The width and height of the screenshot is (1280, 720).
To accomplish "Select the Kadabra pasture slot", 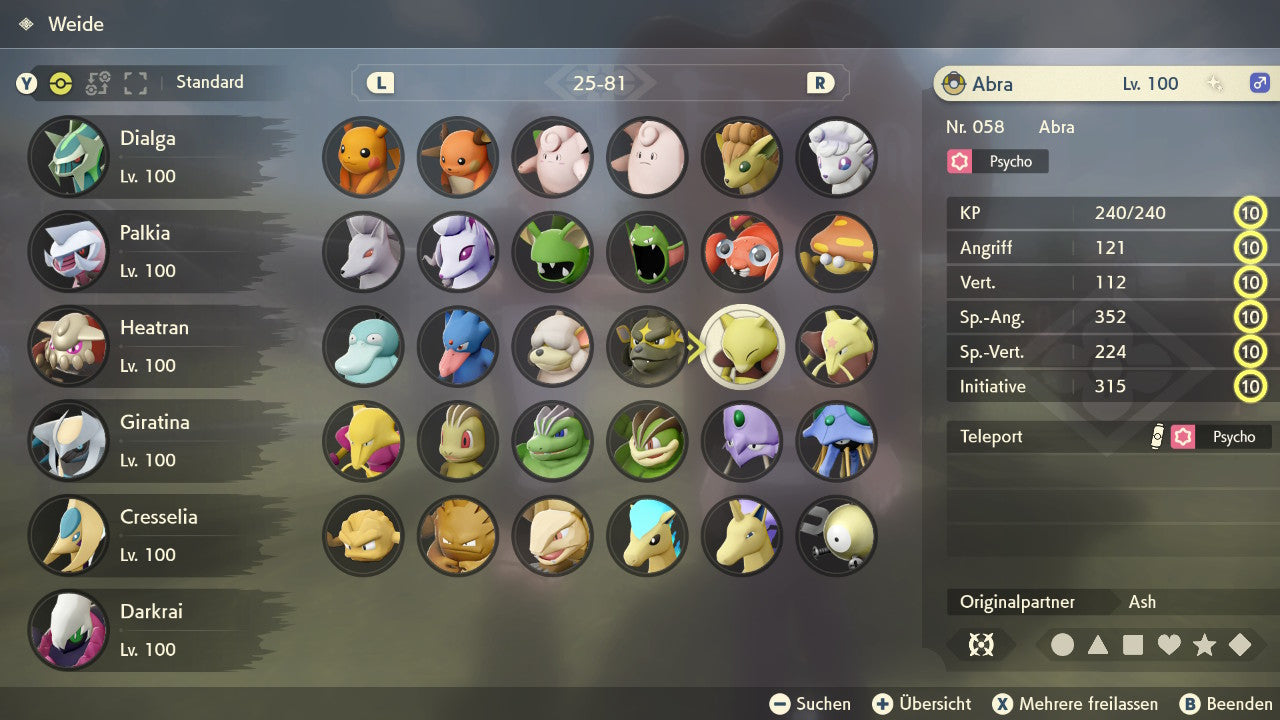I will click(836, 346).
